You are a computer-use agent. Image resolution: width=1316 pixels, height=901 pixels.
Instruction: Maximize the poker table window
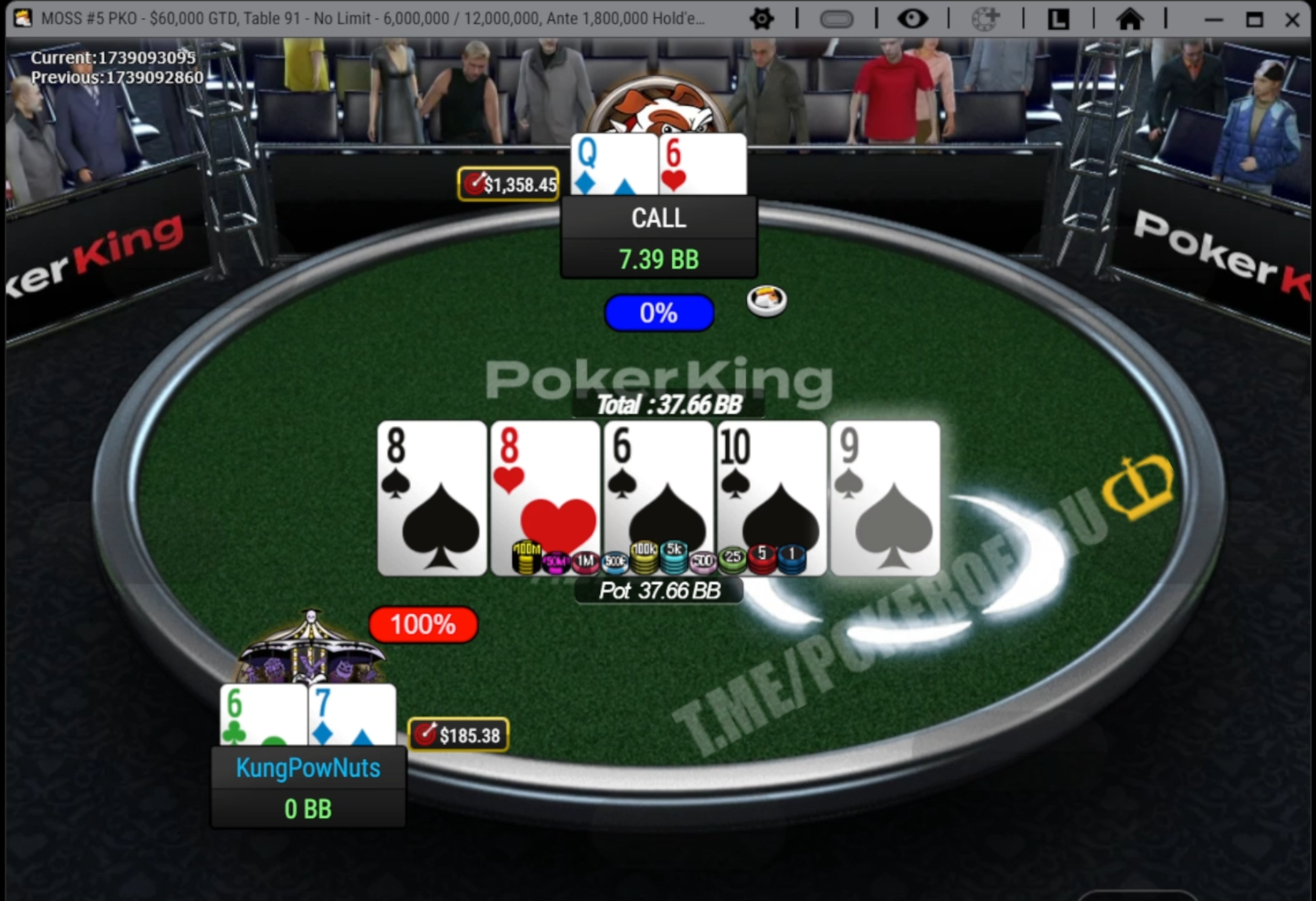pyautogui.click(x=1254, y=20)
